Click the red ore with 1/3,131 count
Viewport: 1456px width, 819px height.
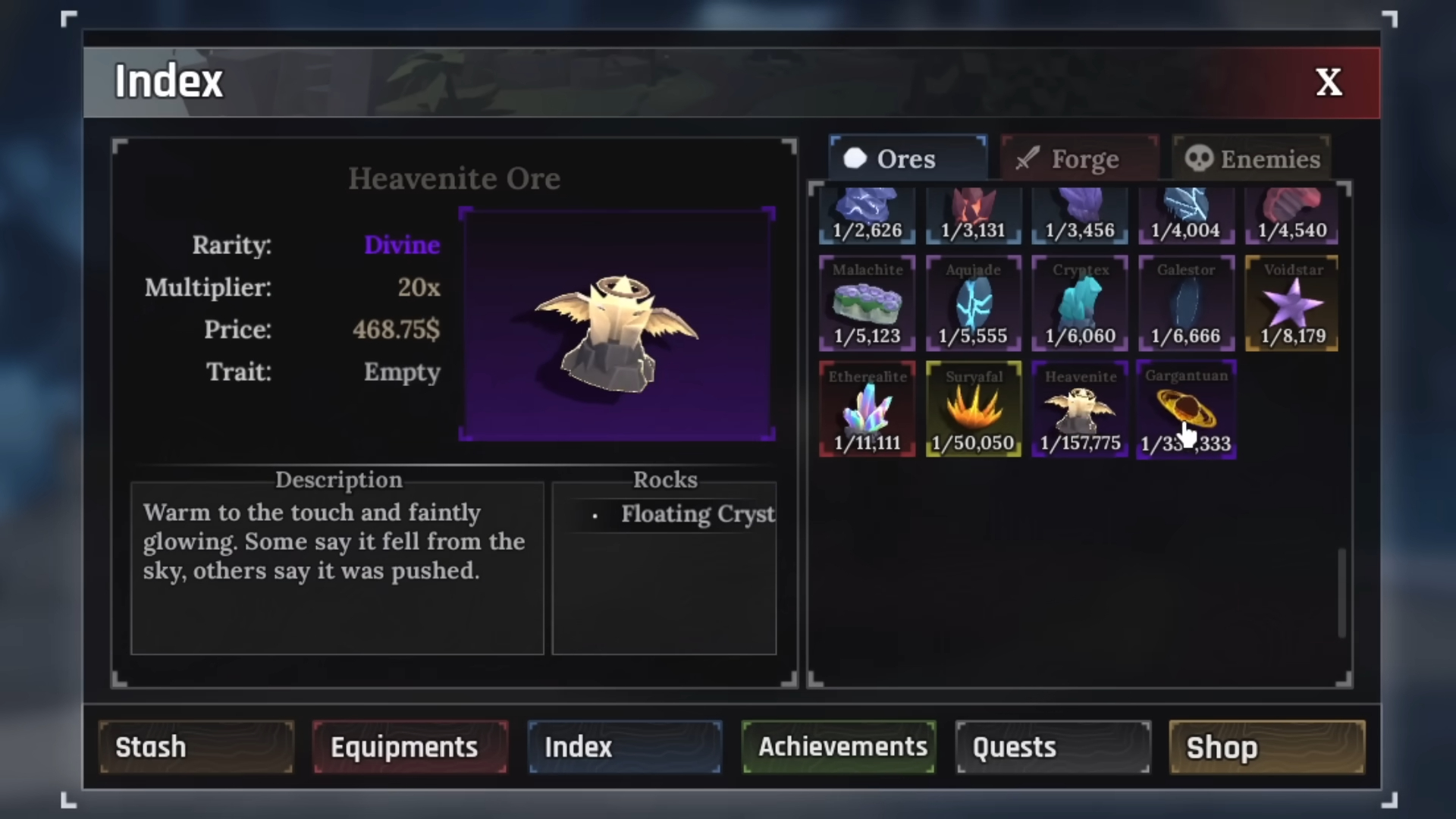tap(973, 215)
